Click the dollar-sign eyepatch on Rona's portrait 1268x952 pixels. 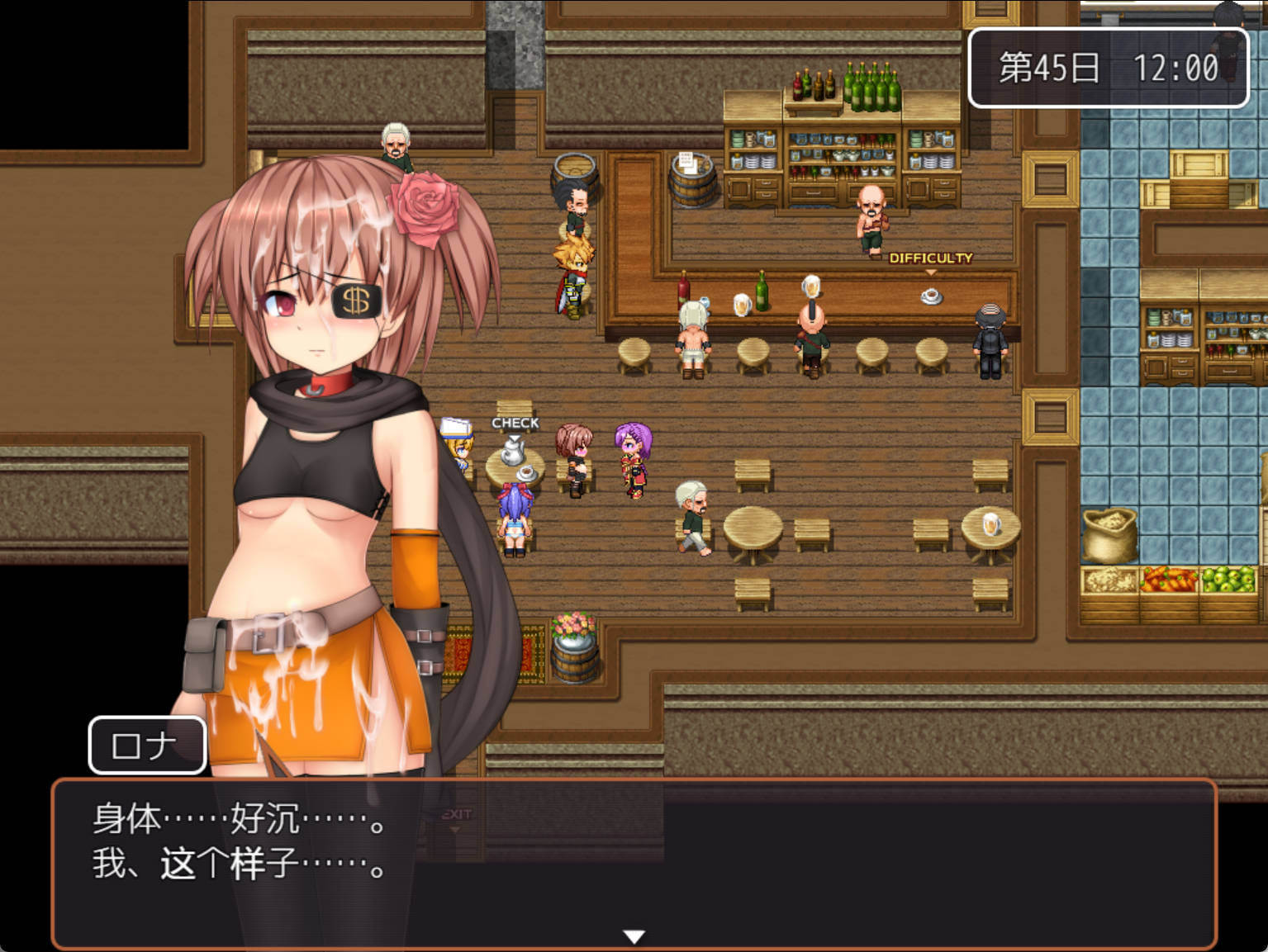tap(355, 299)
